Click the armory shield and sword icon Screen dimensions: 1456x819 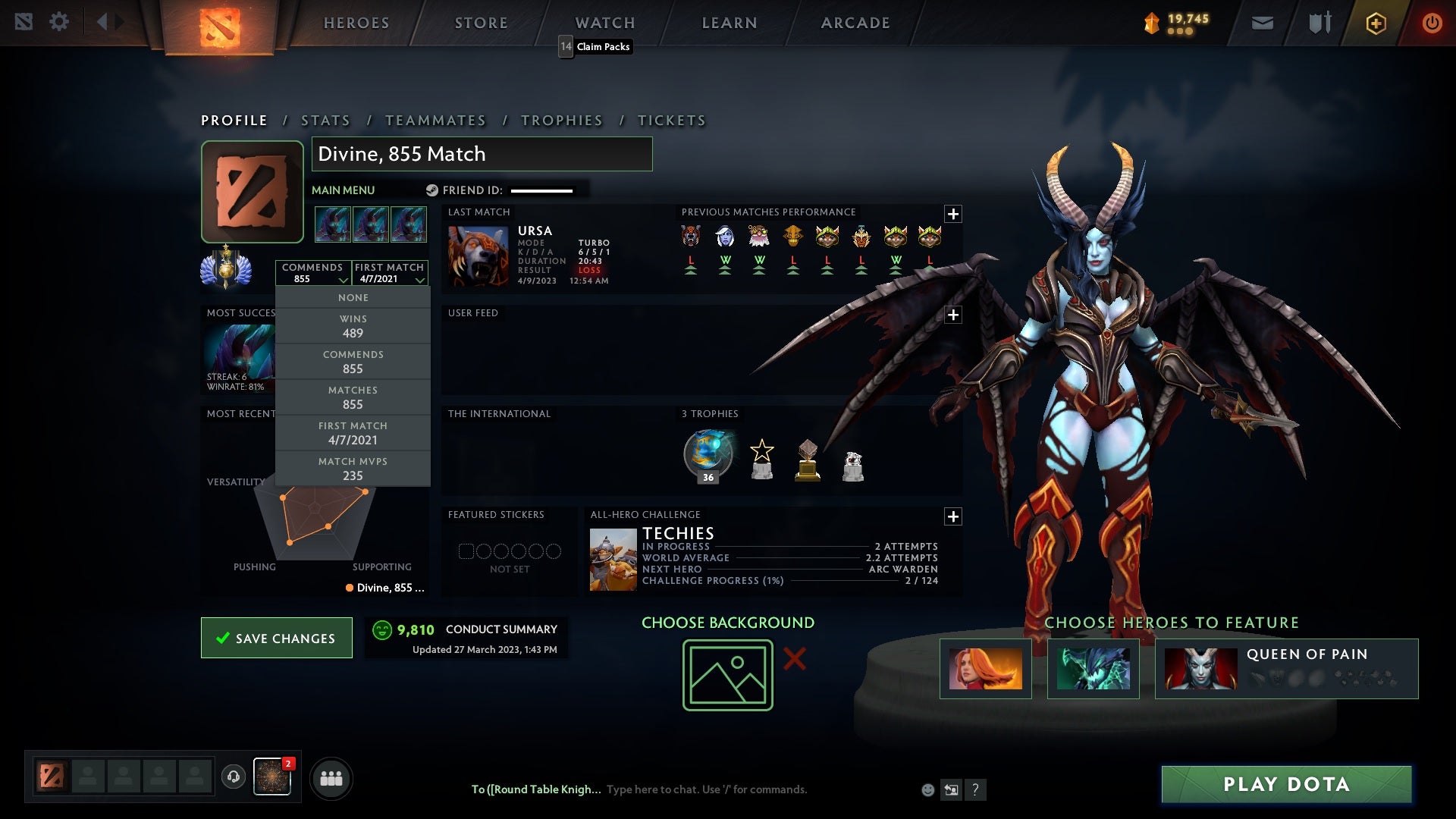(x=1318, y=23)
